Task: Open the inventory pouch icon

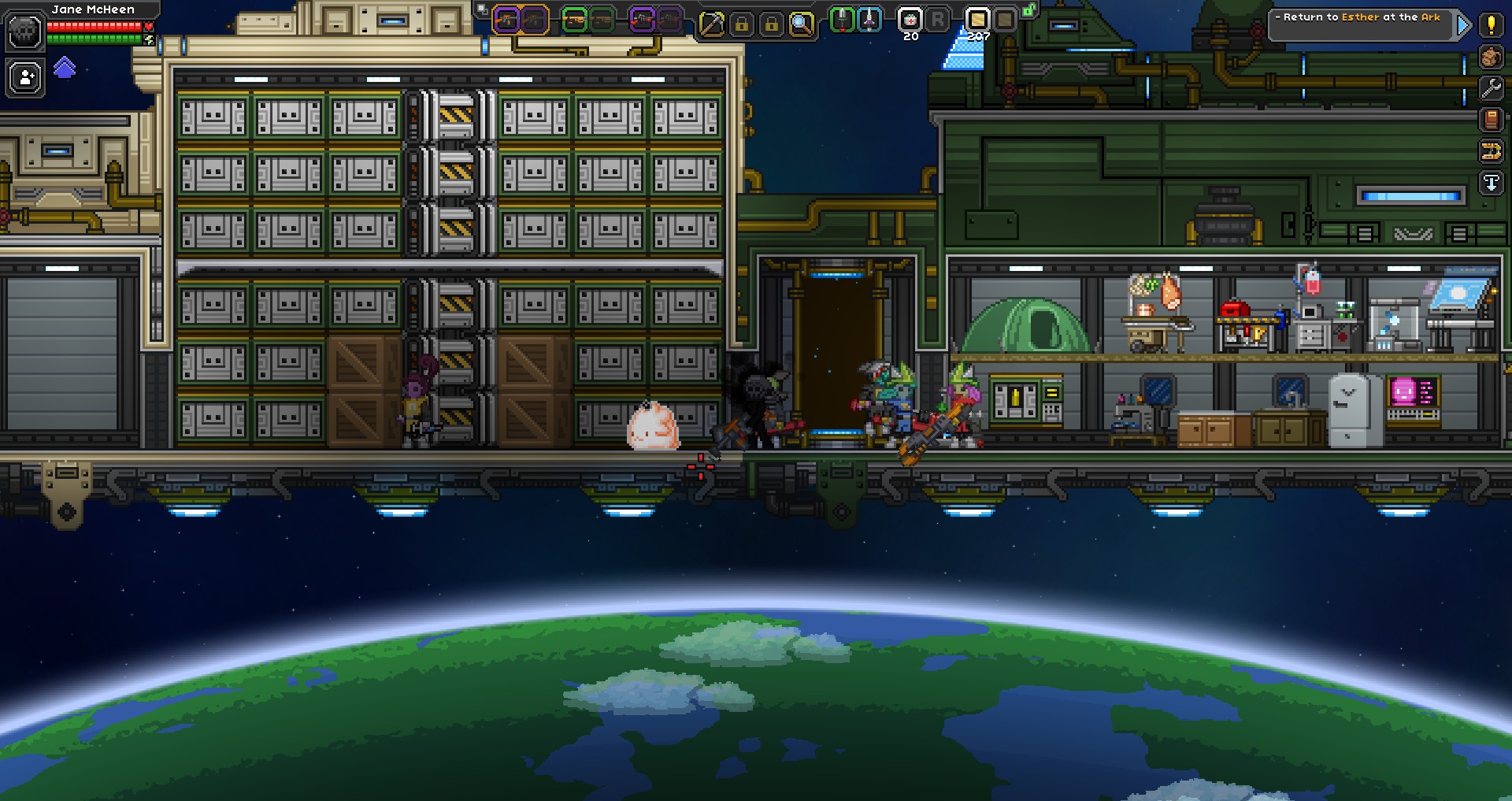Action: (x=1491, y=57)
